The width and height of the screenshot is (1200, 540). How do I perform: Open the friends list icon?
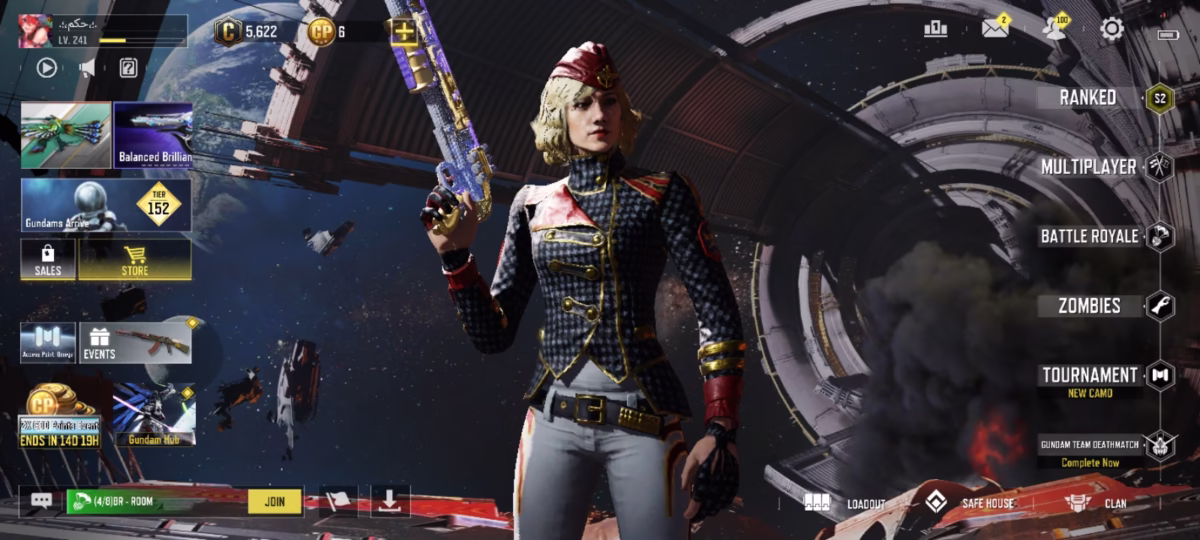(x=1054, y=28)
